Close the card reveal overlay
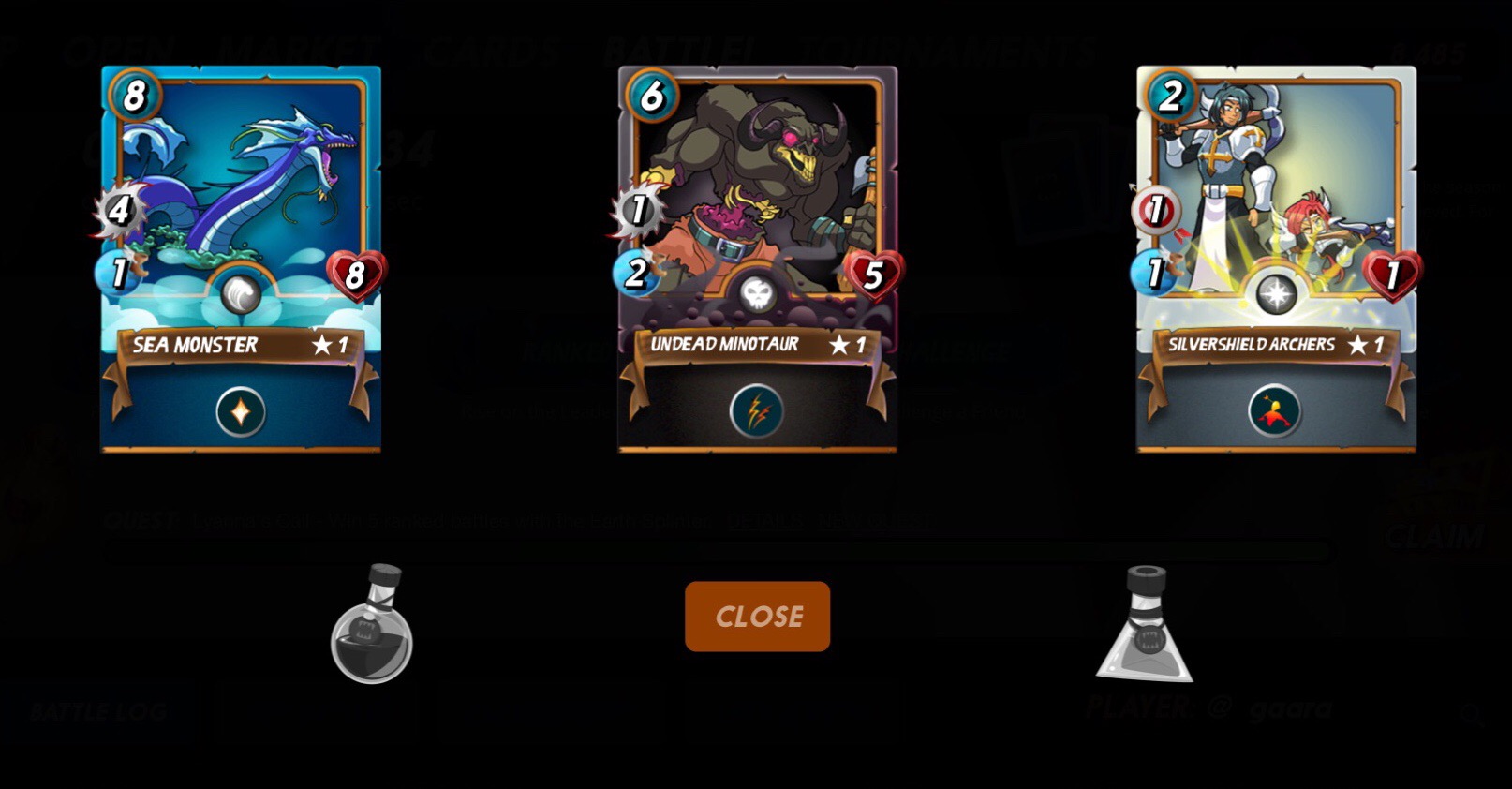Screen dimensions: 1512x789 point(757,617)
